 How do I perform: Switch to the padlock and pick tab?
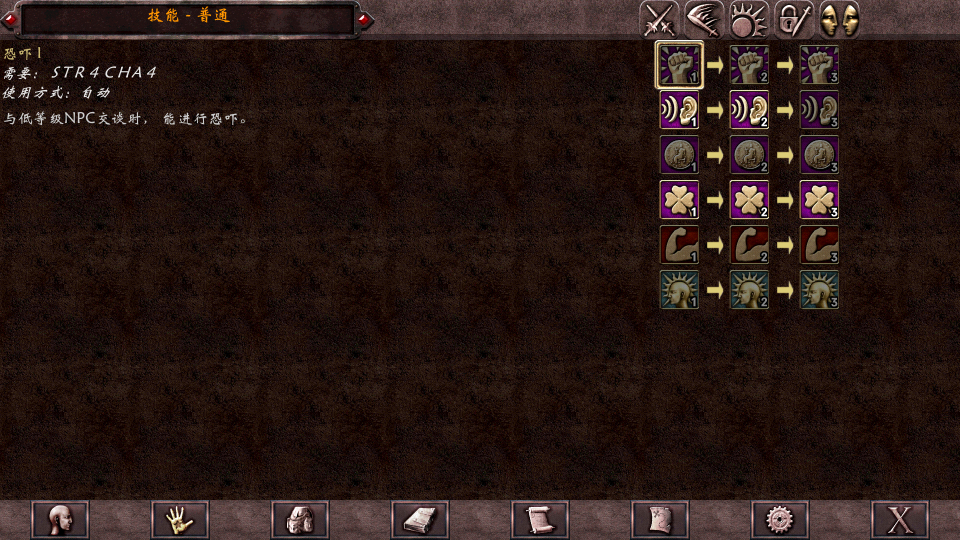point(794,20)
